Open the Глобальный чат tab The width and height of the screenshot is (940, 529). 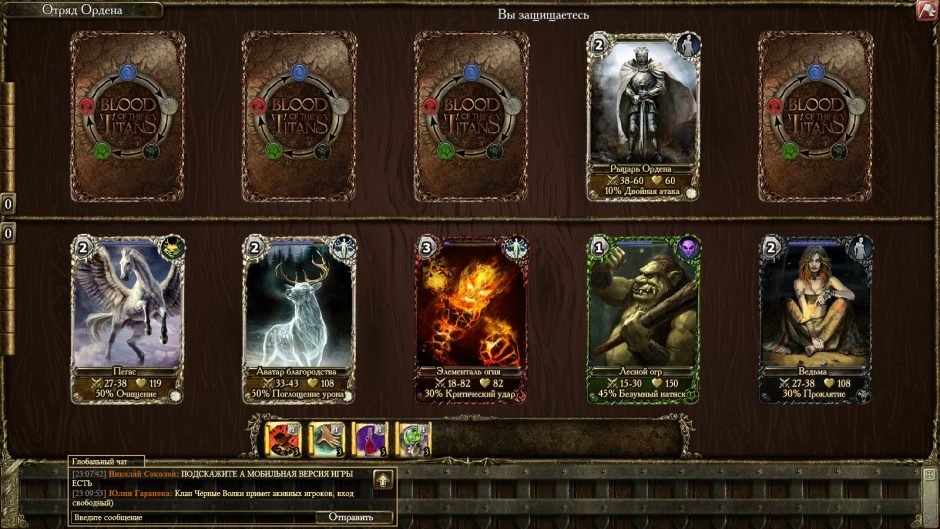[100, 461]
